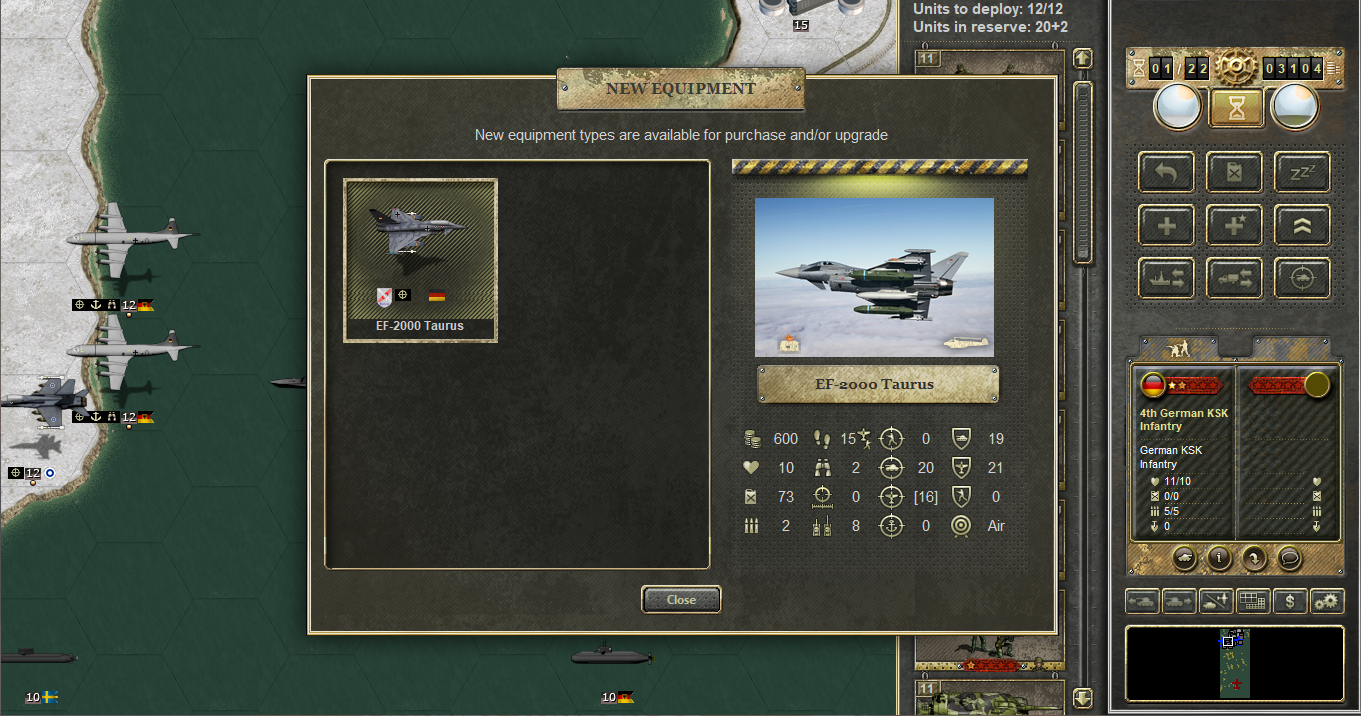Click the unit list scroll-down arrow
Screen dimensions: 1361x716
(1083, 696)
